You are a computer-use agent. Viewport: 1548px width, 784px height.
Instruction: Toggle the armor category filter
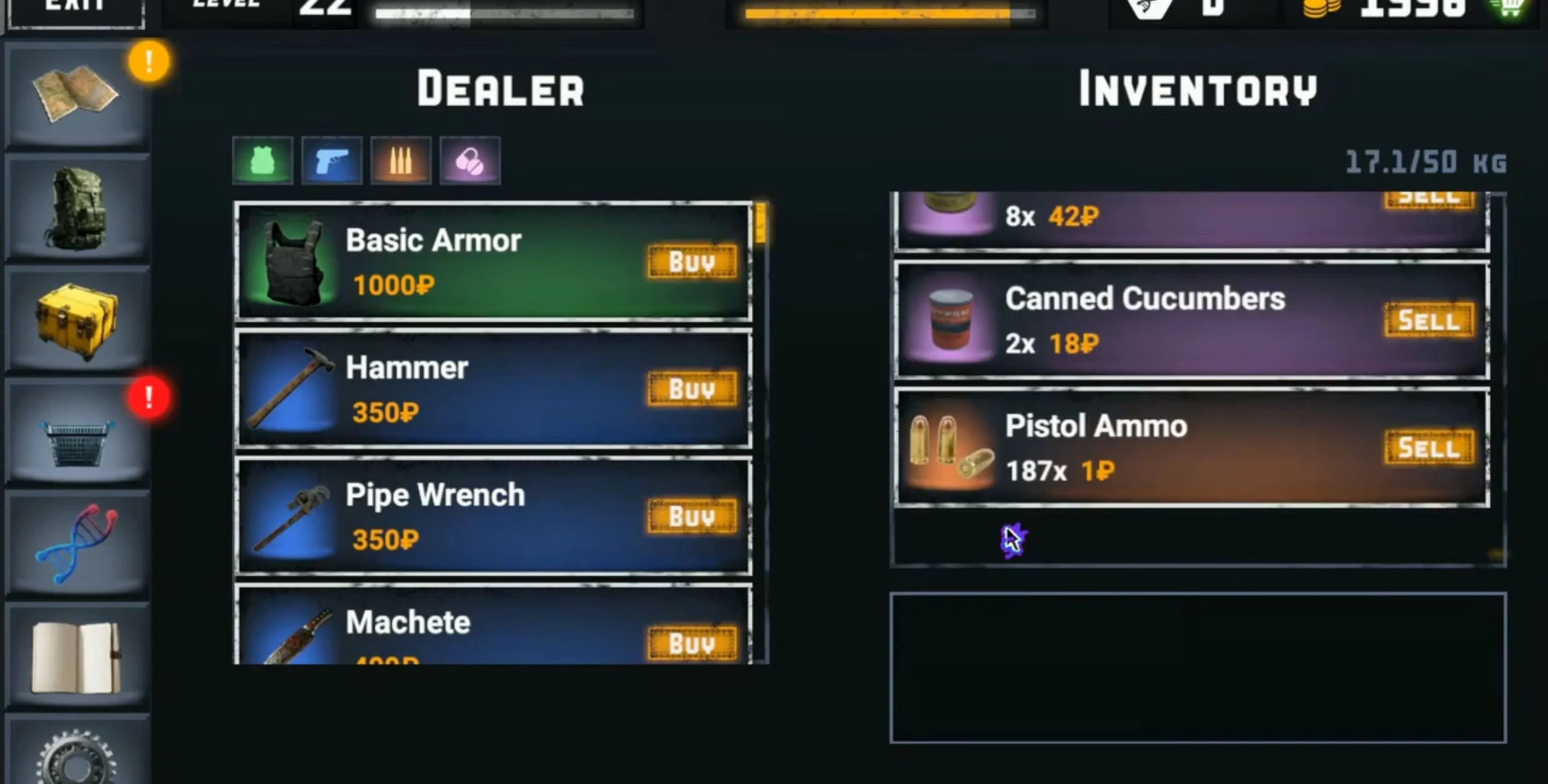point(262,160)
